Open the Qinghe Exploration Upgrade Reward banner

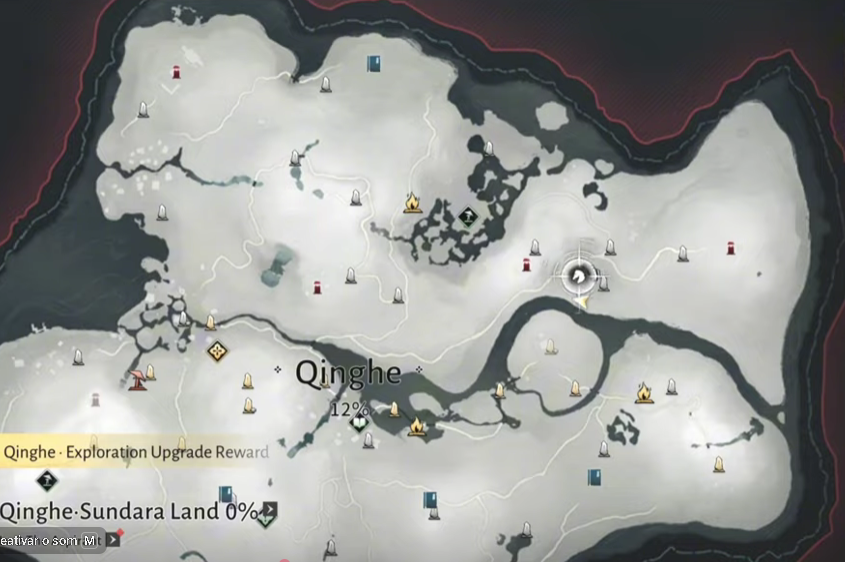click(x=135, y=452)
